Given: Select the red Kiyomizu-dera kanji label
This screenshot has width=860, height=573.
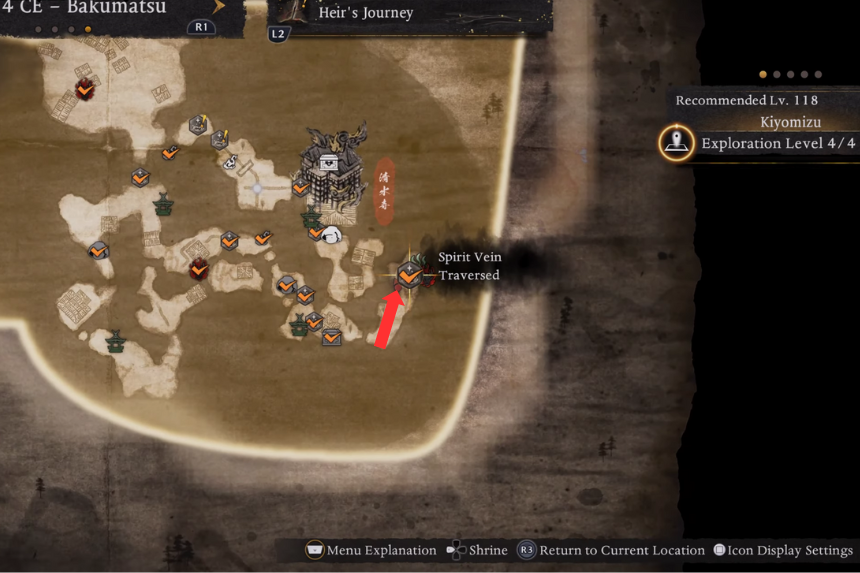Looking at the screenshot, I should [385, 189].
